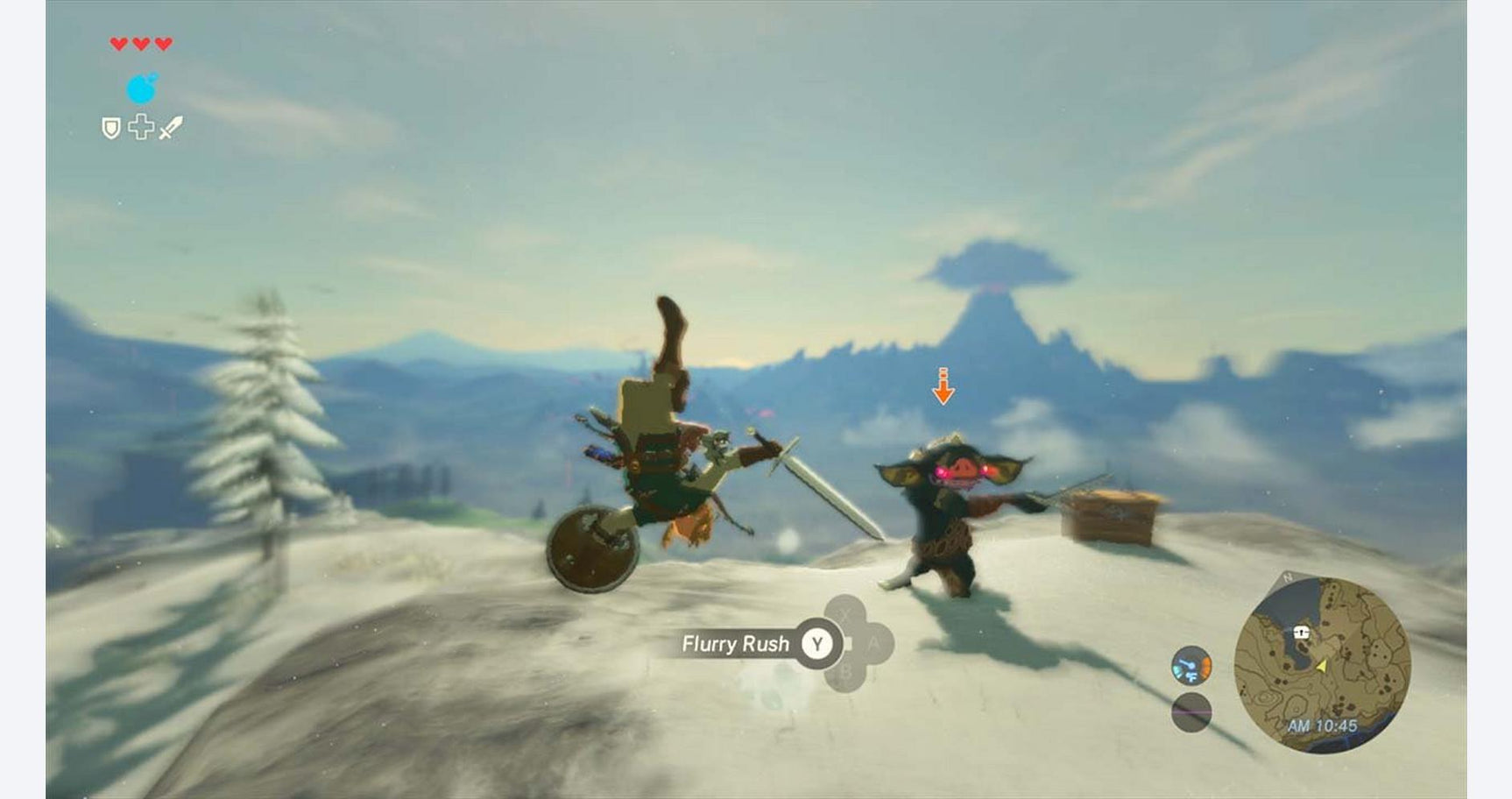Click the N compass marker on the minimap
Screen dimensions: 1512x799
point(1287,576)
